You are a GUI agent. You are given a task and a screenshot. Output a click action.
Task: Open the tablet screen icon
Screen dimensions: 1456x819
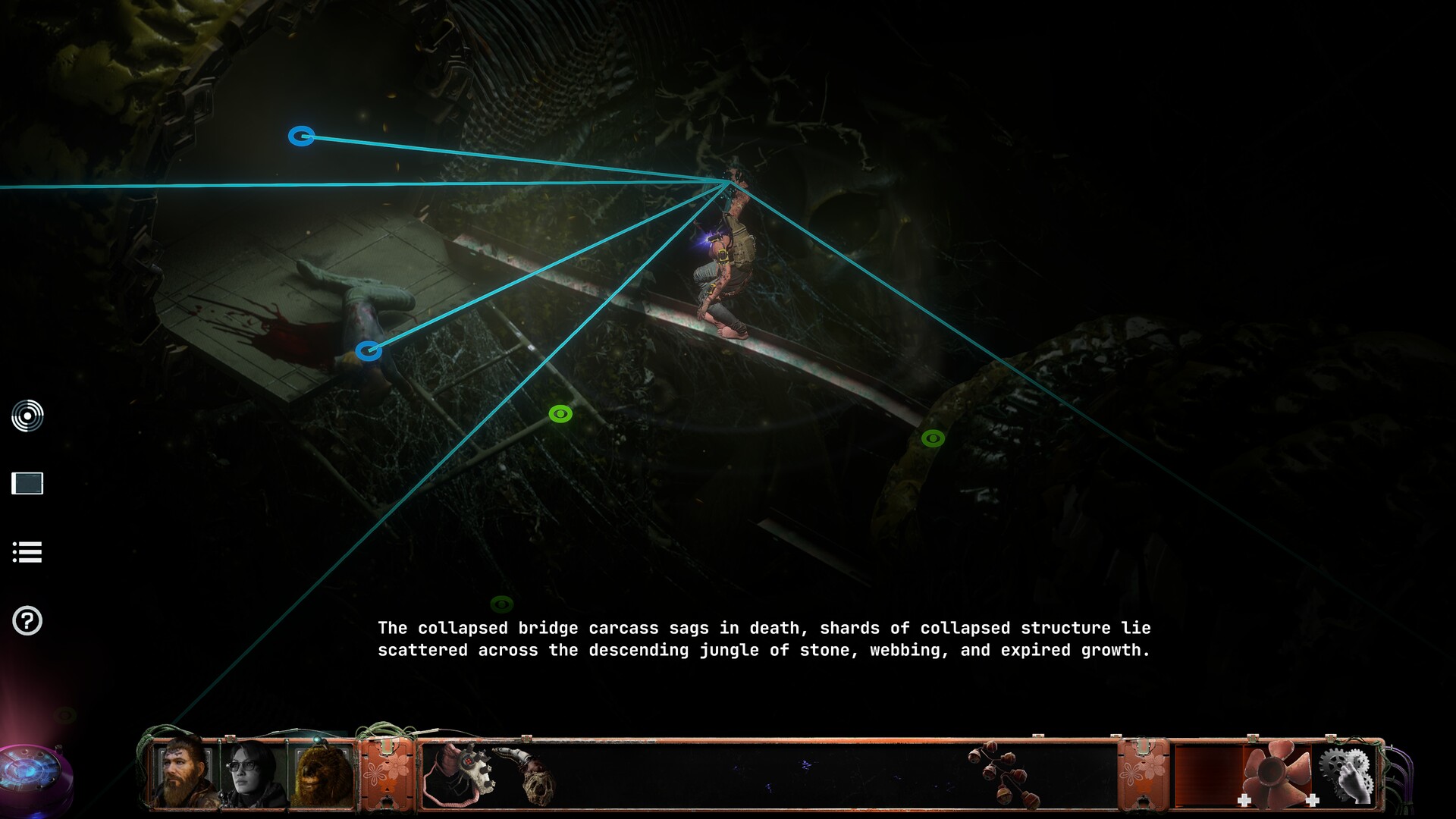point(27,484)
